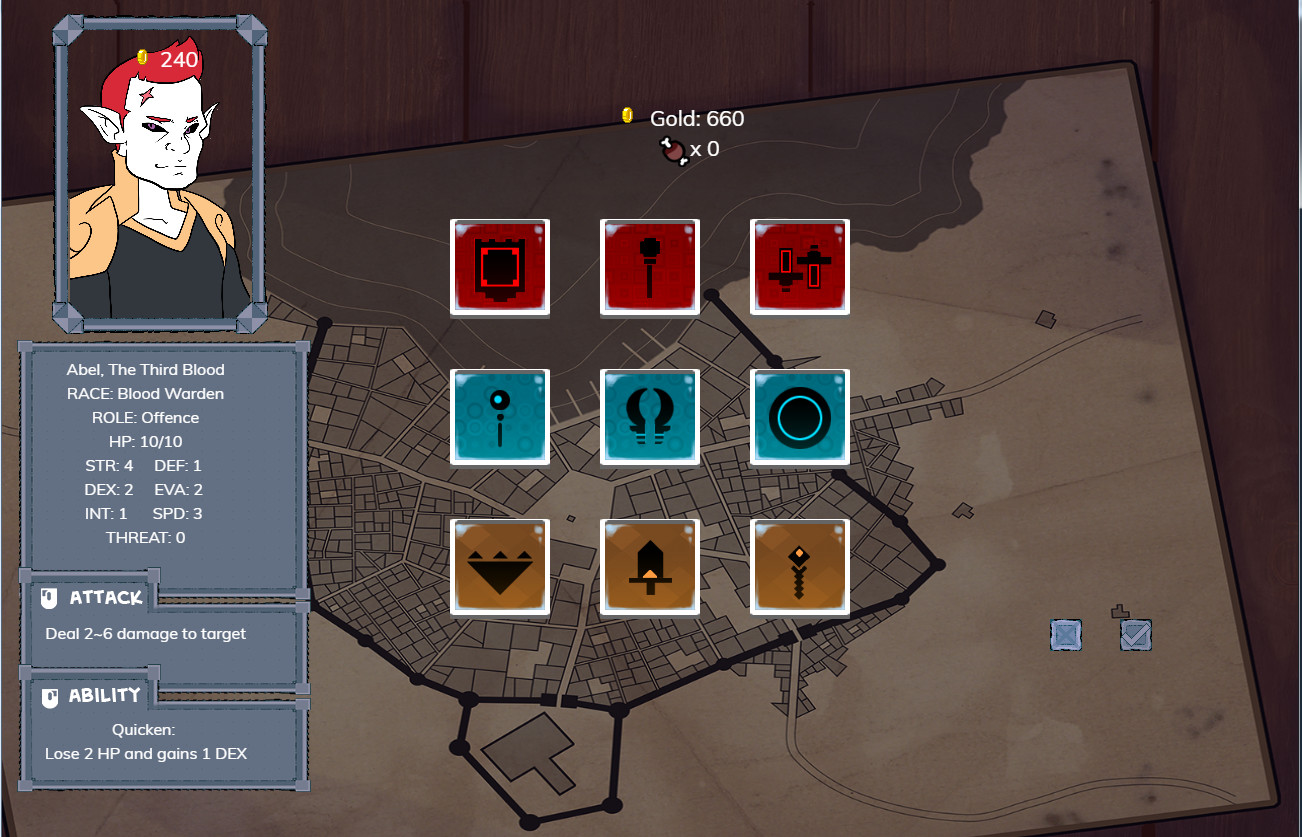Click the gold coin icon beside Gold 660

(x=628, y=114)
